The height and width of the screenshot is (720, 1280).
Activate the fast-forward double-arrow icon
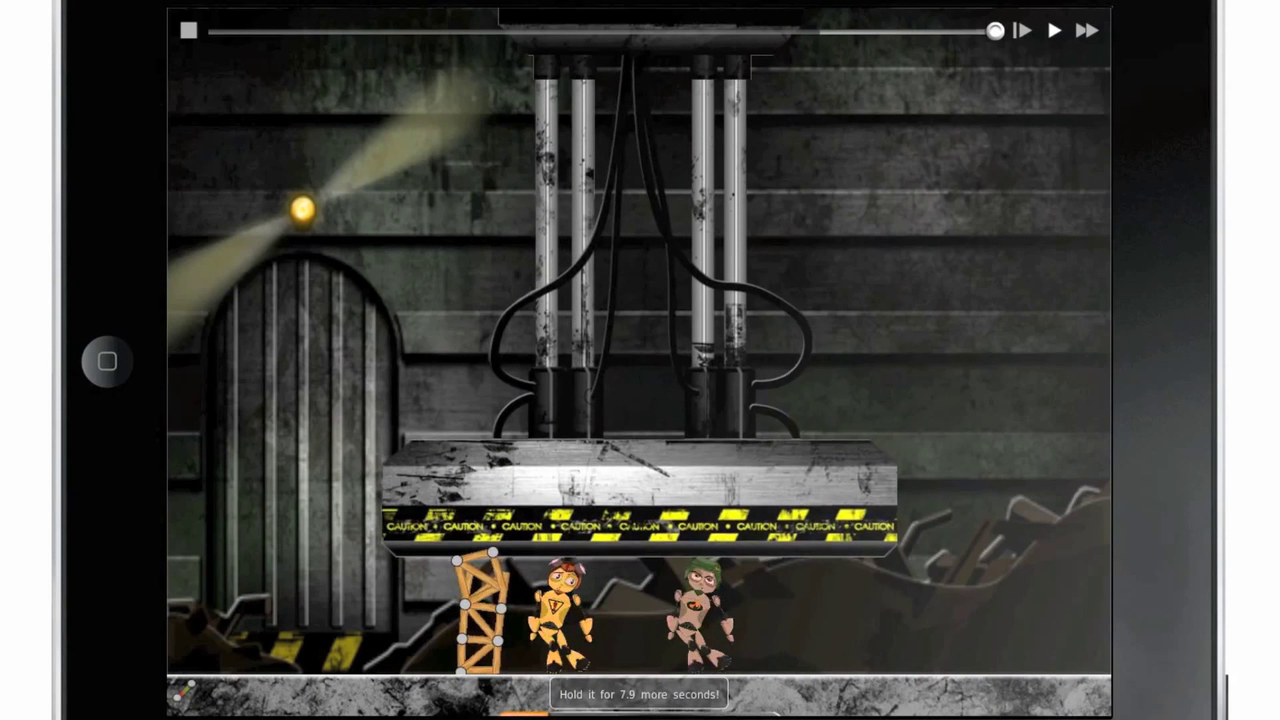coord(1087,30)
